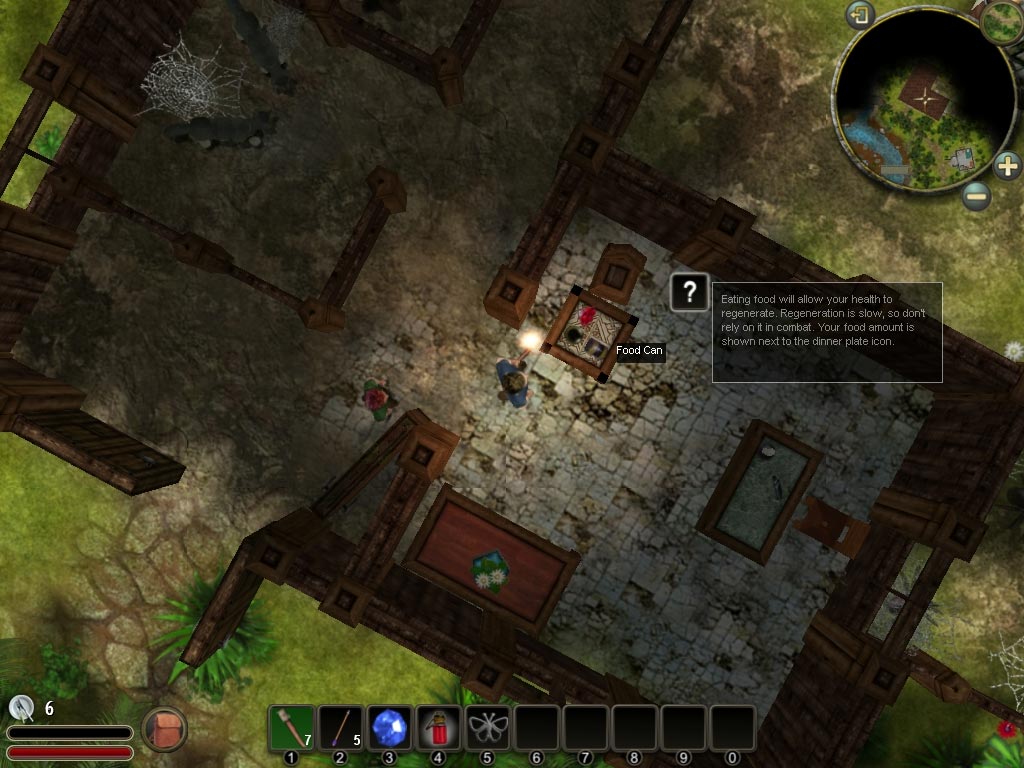
Task: Use the red potion bottle slot
Action: click(x=438, y=728)
